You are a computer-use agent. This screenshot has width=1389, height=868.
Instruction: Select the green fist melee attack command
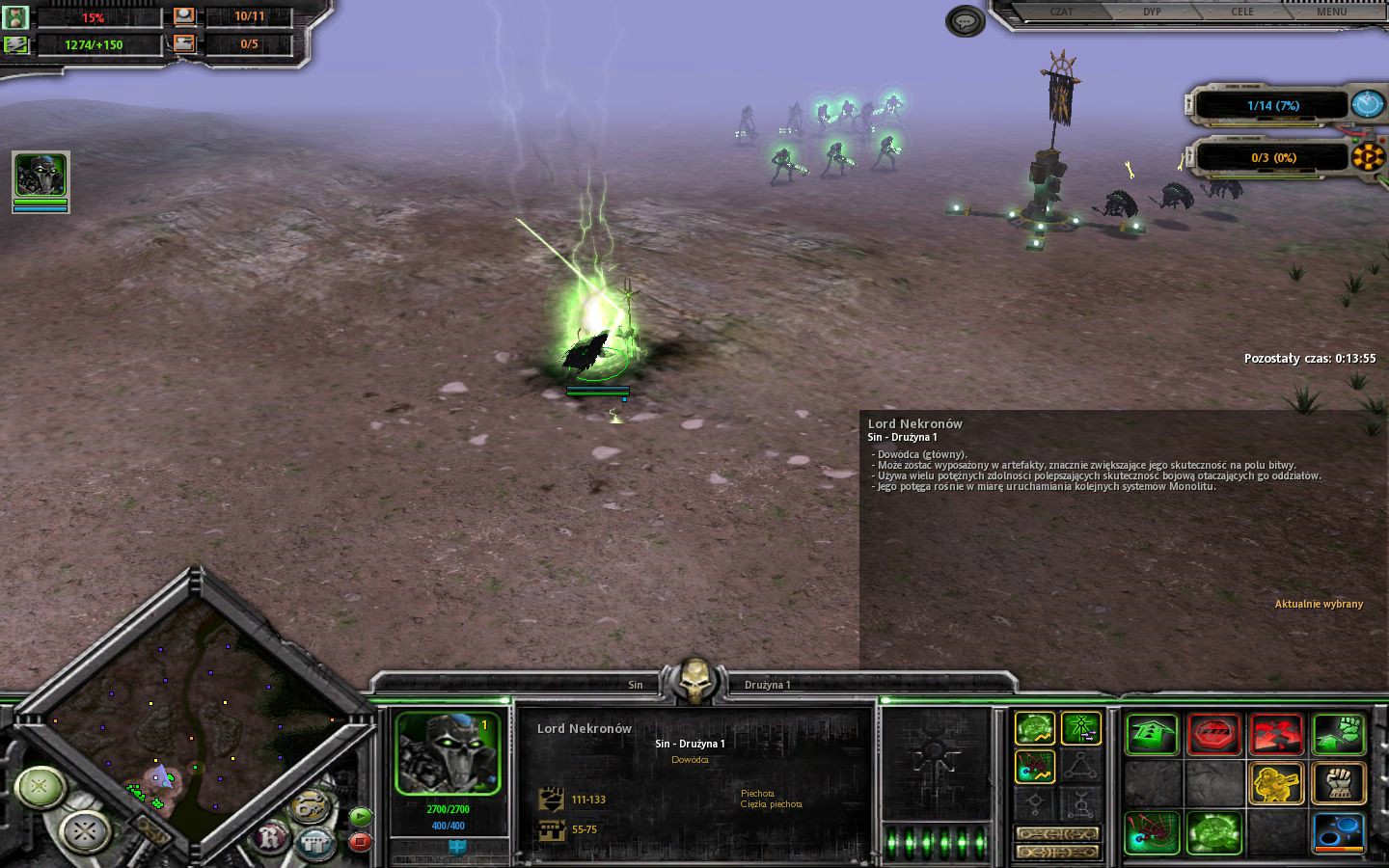(1339, 735)
